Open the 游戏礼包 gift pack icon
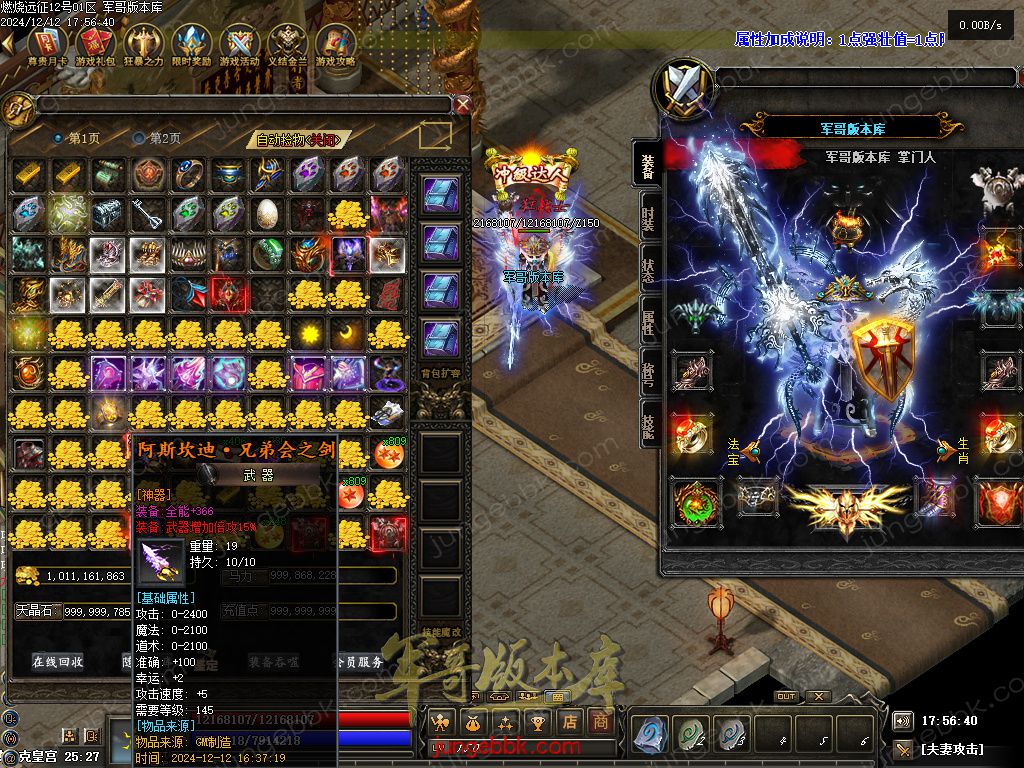The image size is (1024, 768). coord(95,45)
